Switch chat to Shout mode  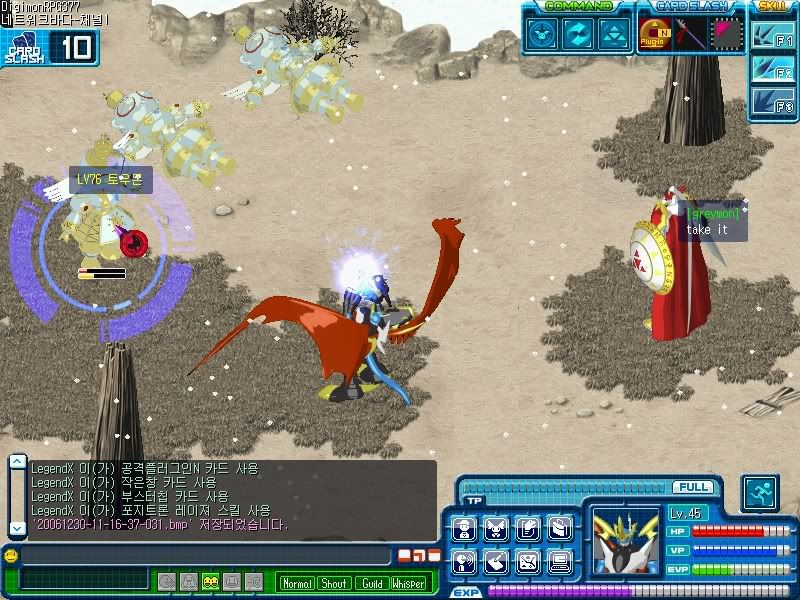334,583
